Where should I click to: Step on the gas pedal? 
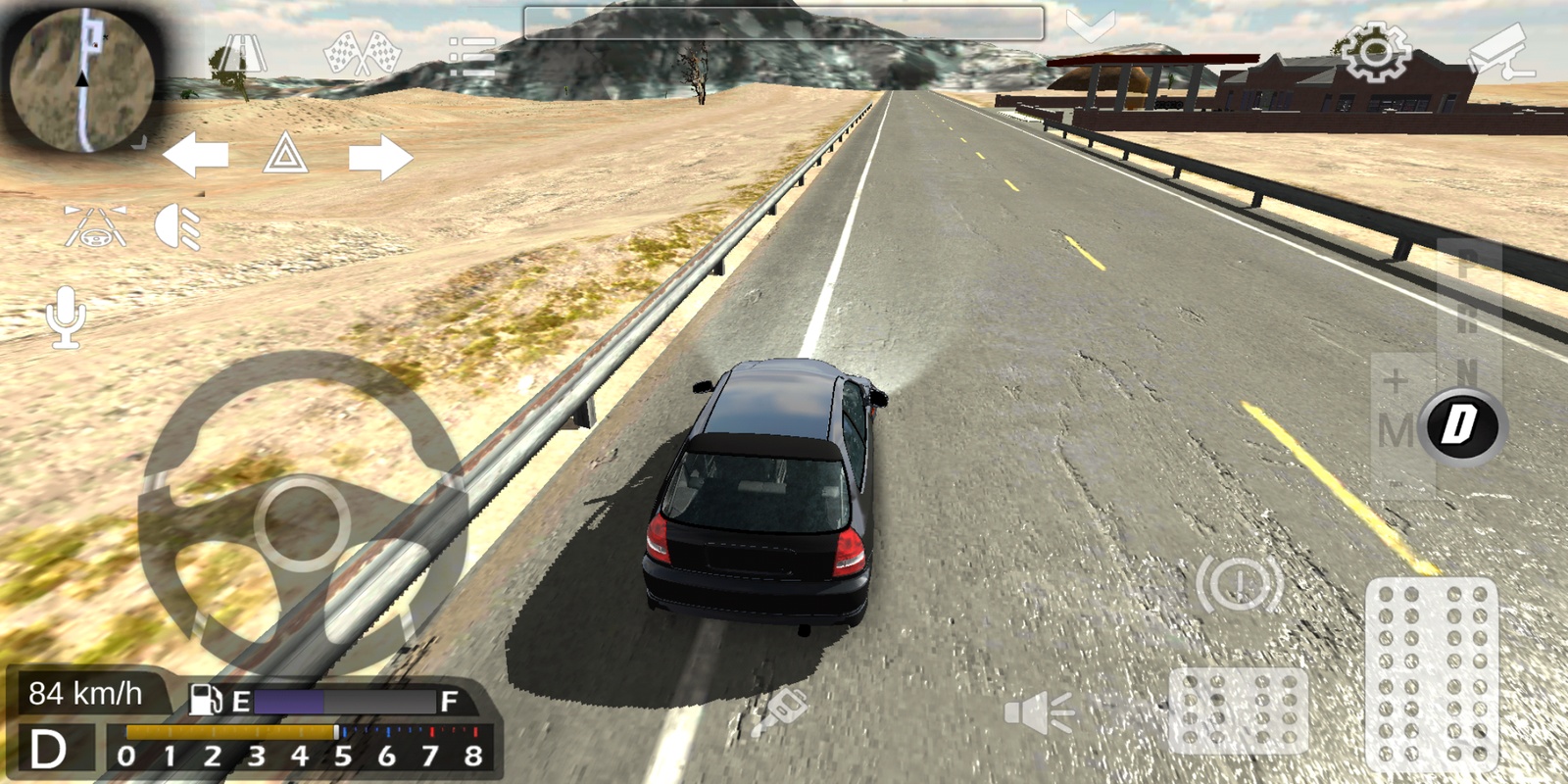pyautogui.click(x=1431, y=671)
